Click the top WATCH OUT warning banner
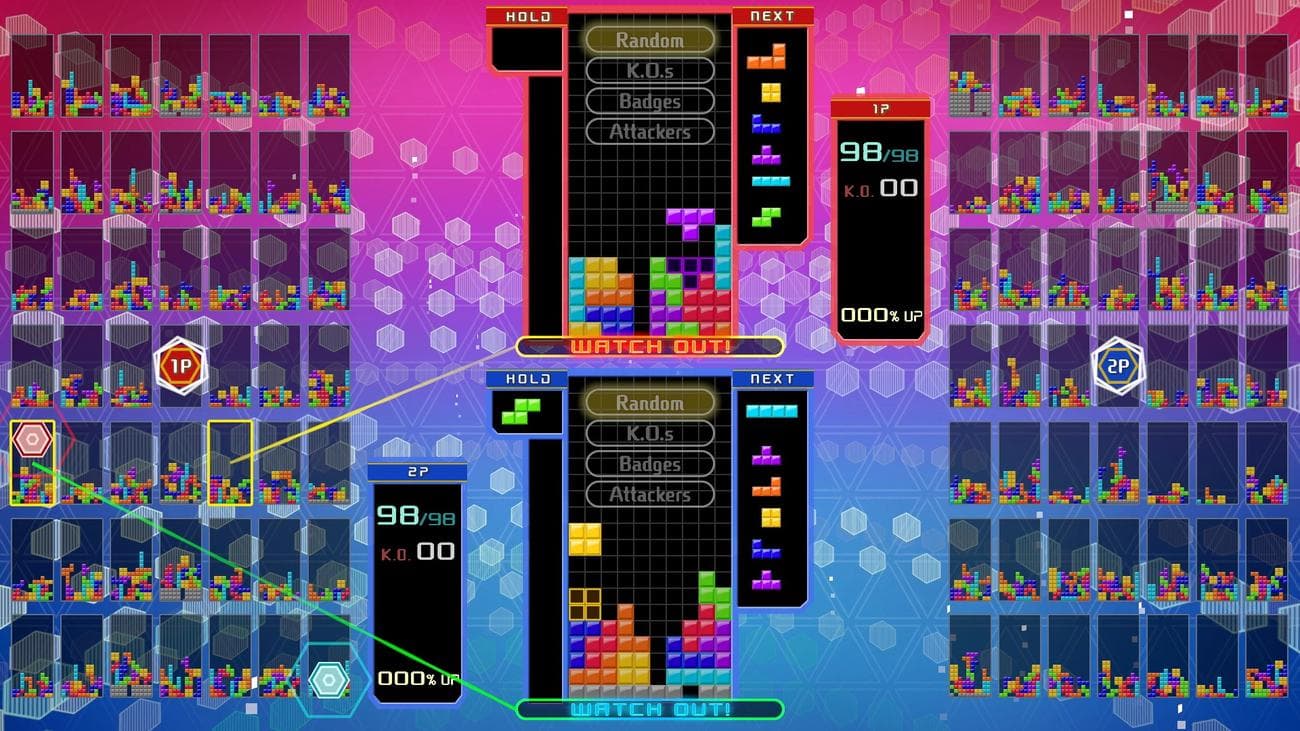Image resolution: width=1300 pixels, height=731 pixels. [x=649, y=347]
